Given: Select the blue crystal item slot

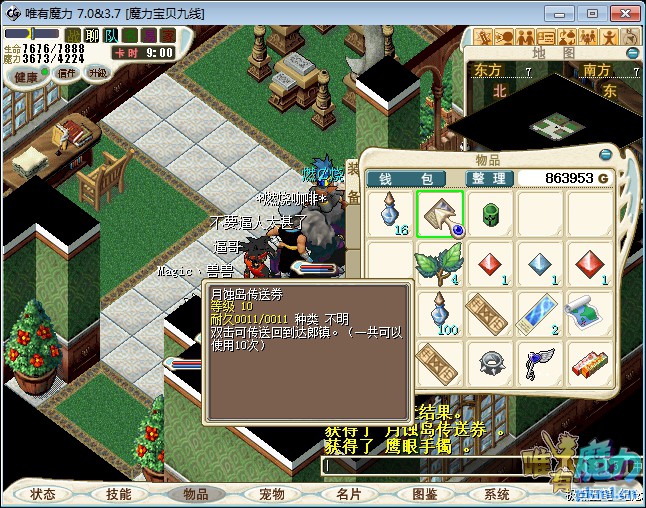Looking at the screenshot, I should coord(540,265).
